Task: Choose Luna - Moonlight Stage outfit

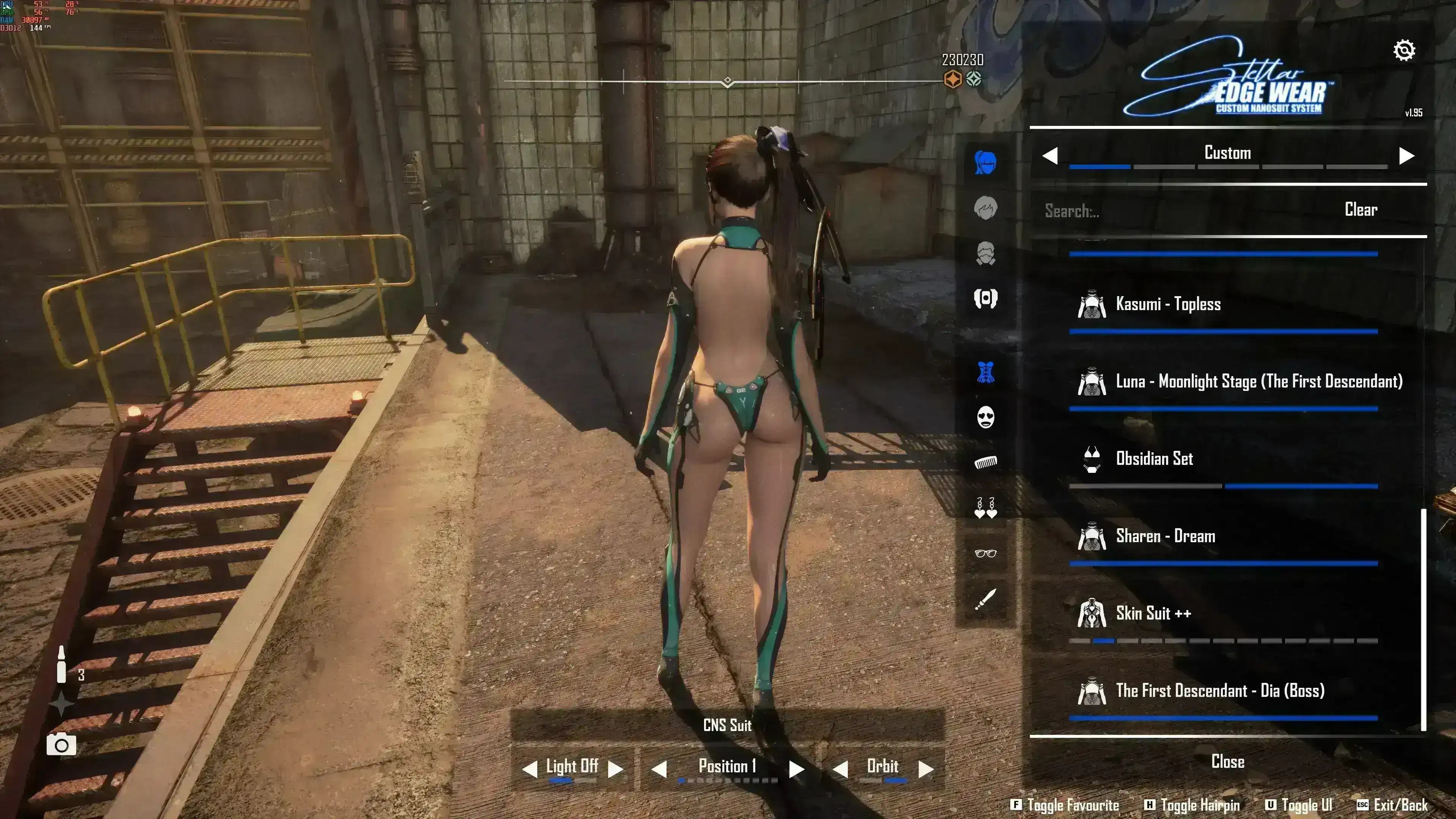Action: click(x=1258, y=381)
